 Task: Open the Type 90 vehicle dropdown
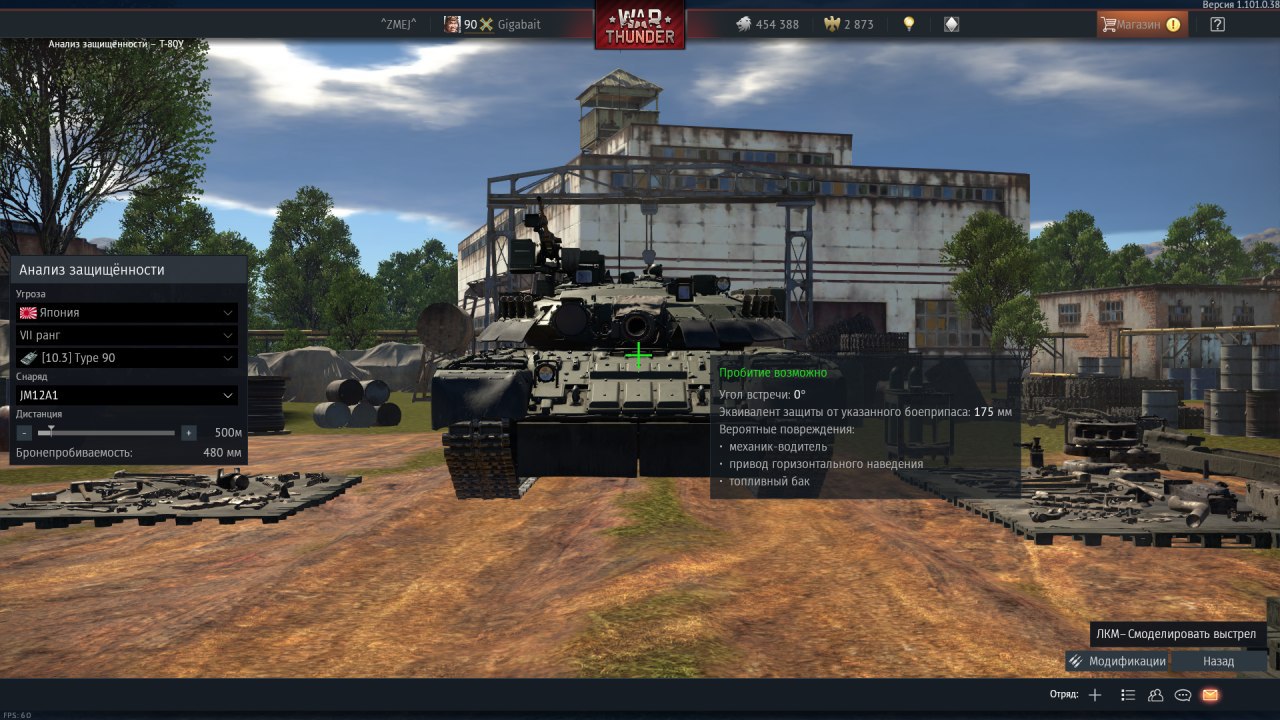coord(127,358)
